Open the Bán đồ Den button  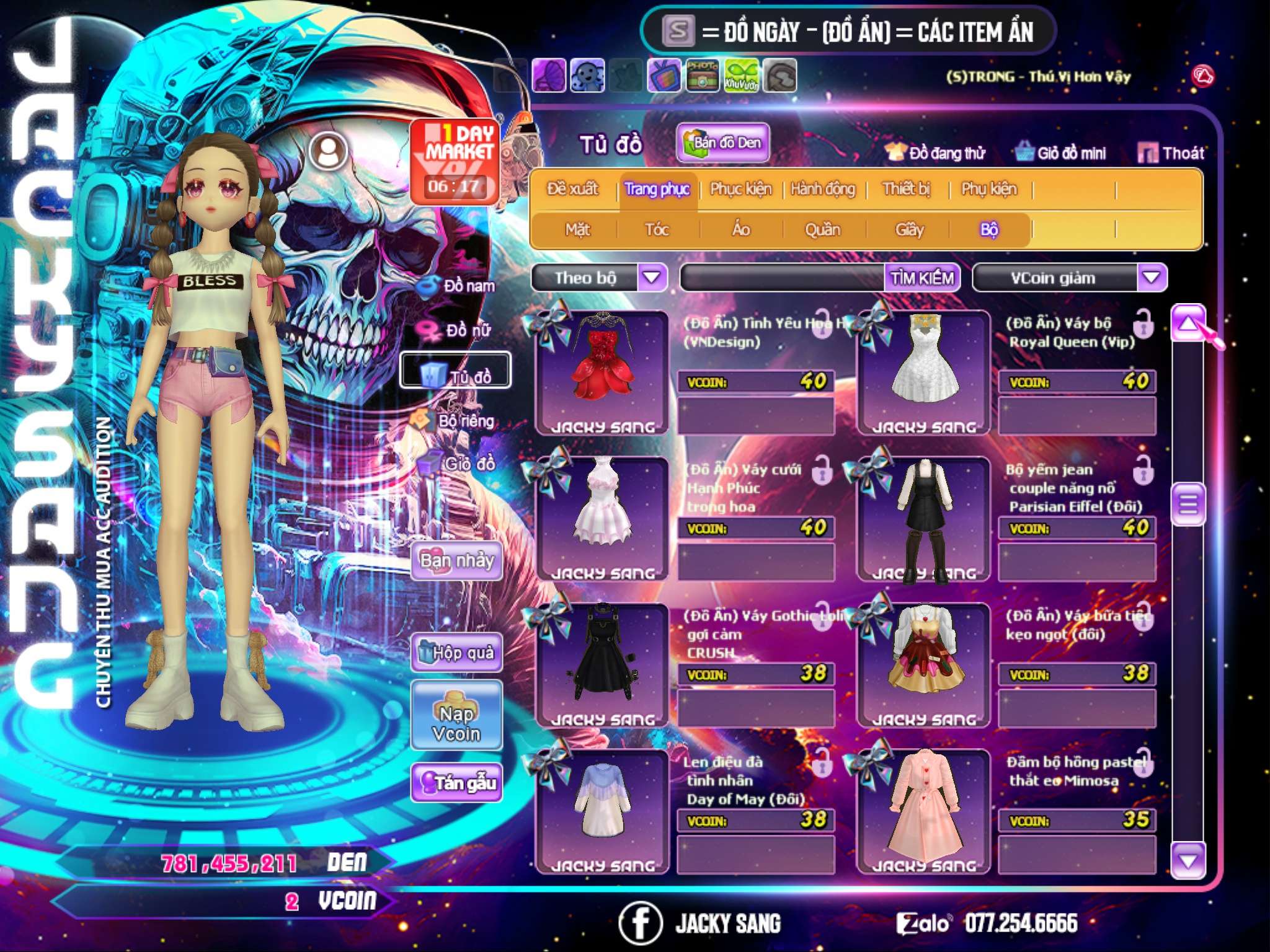pyautogui.click(x=722, y=143)
